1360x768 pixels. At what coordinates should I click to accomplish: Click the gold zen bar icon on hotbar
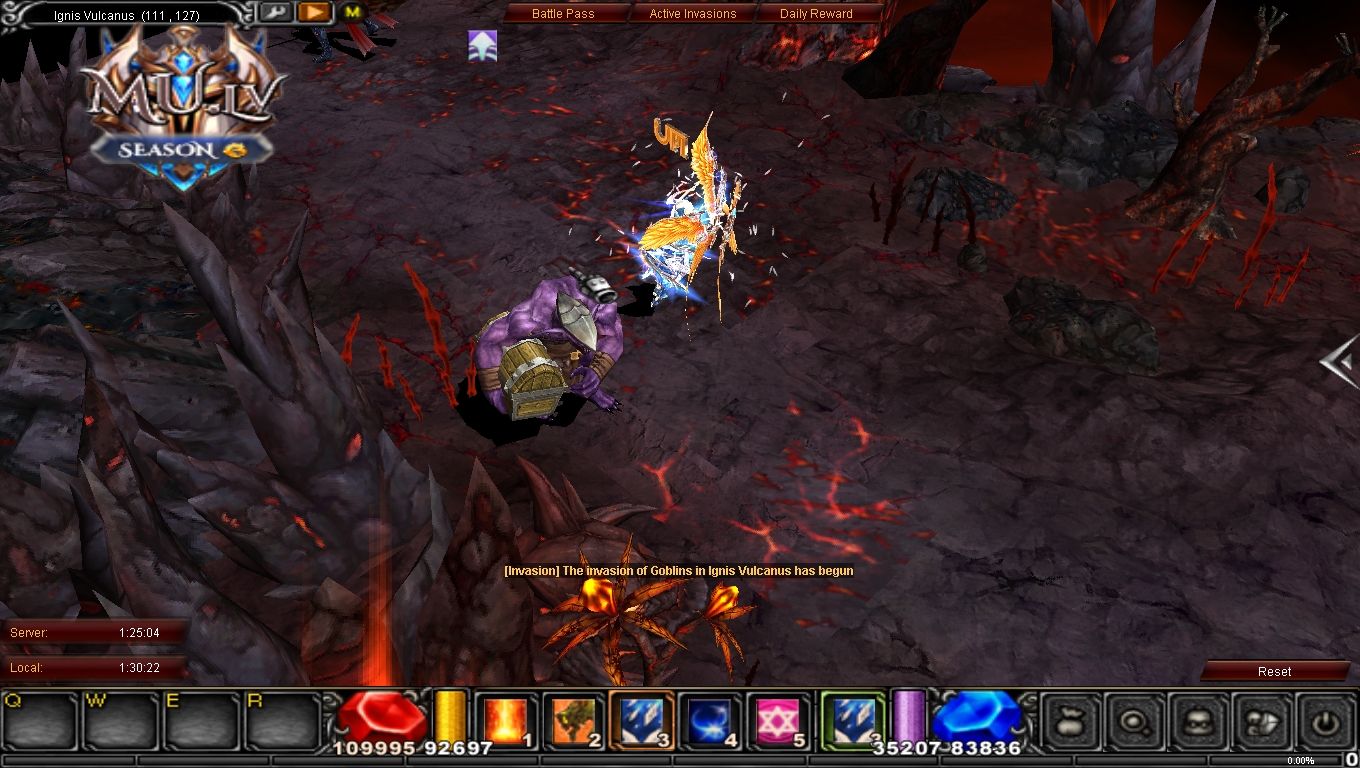[x=450, y=716]
